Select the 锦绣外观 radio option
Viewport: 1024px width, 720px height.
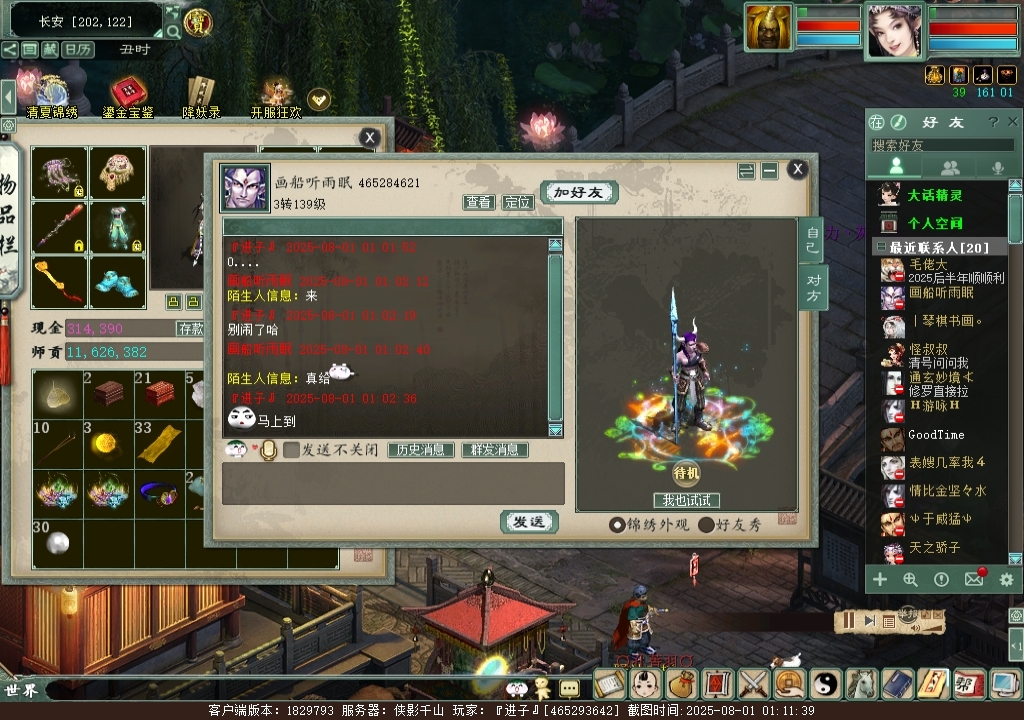618,525
